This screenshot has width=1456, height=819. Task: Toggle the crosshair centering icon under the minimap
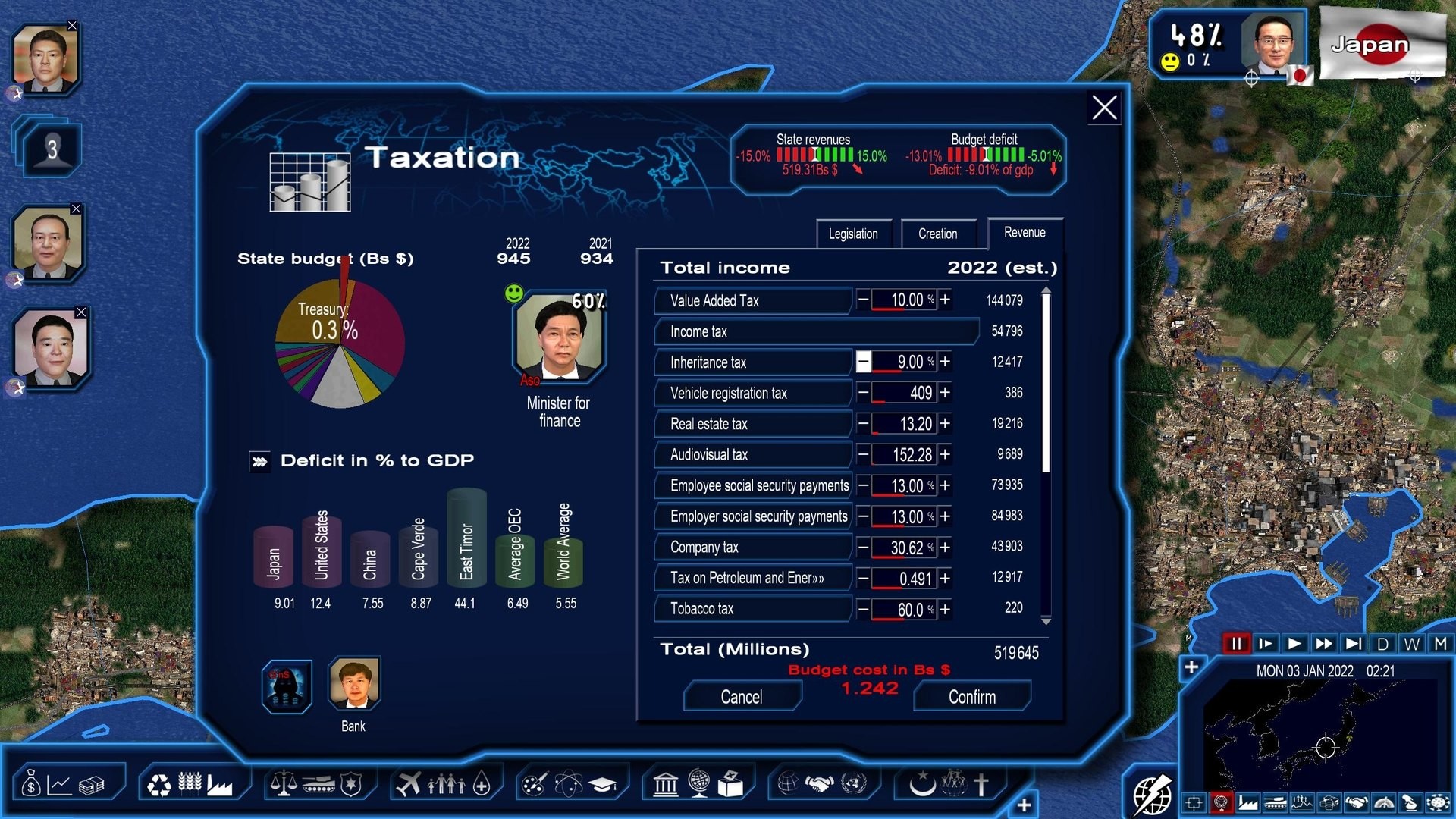point(1194,802)
